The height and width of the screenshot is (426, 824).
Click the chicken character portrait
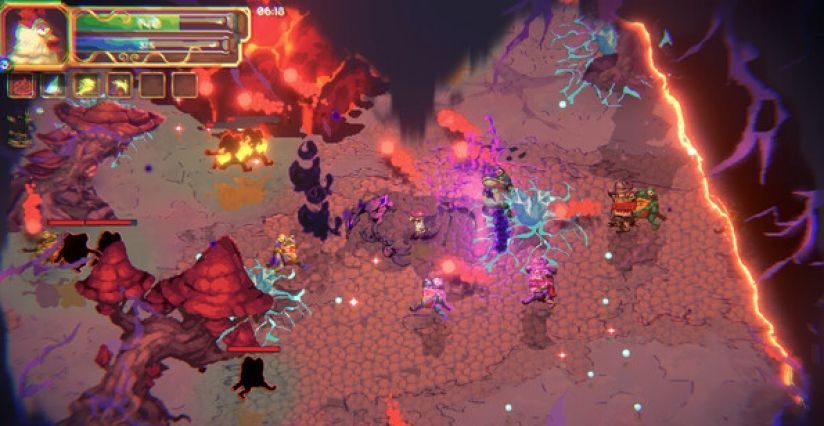coord(35,35)
